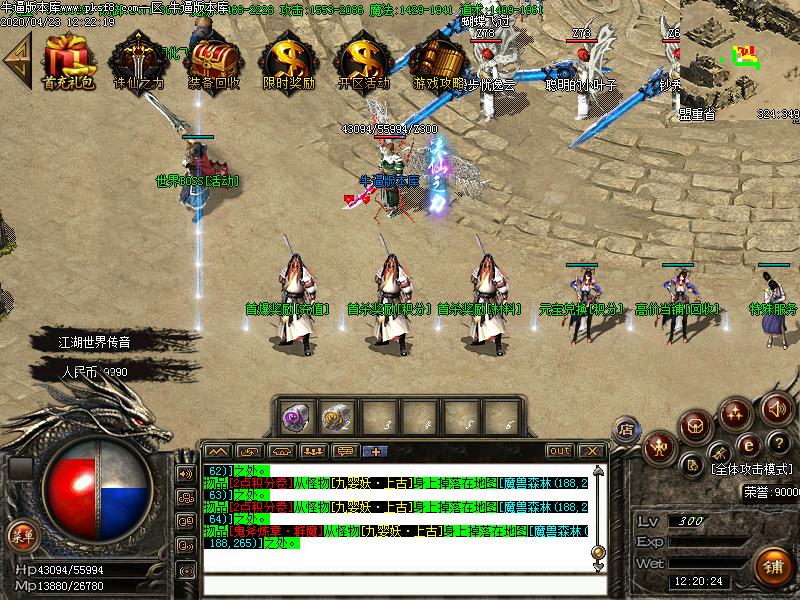The height and width of the screenshot is (600, 800).
Task: Close the chat window with X
Action: tap(592, 451)
